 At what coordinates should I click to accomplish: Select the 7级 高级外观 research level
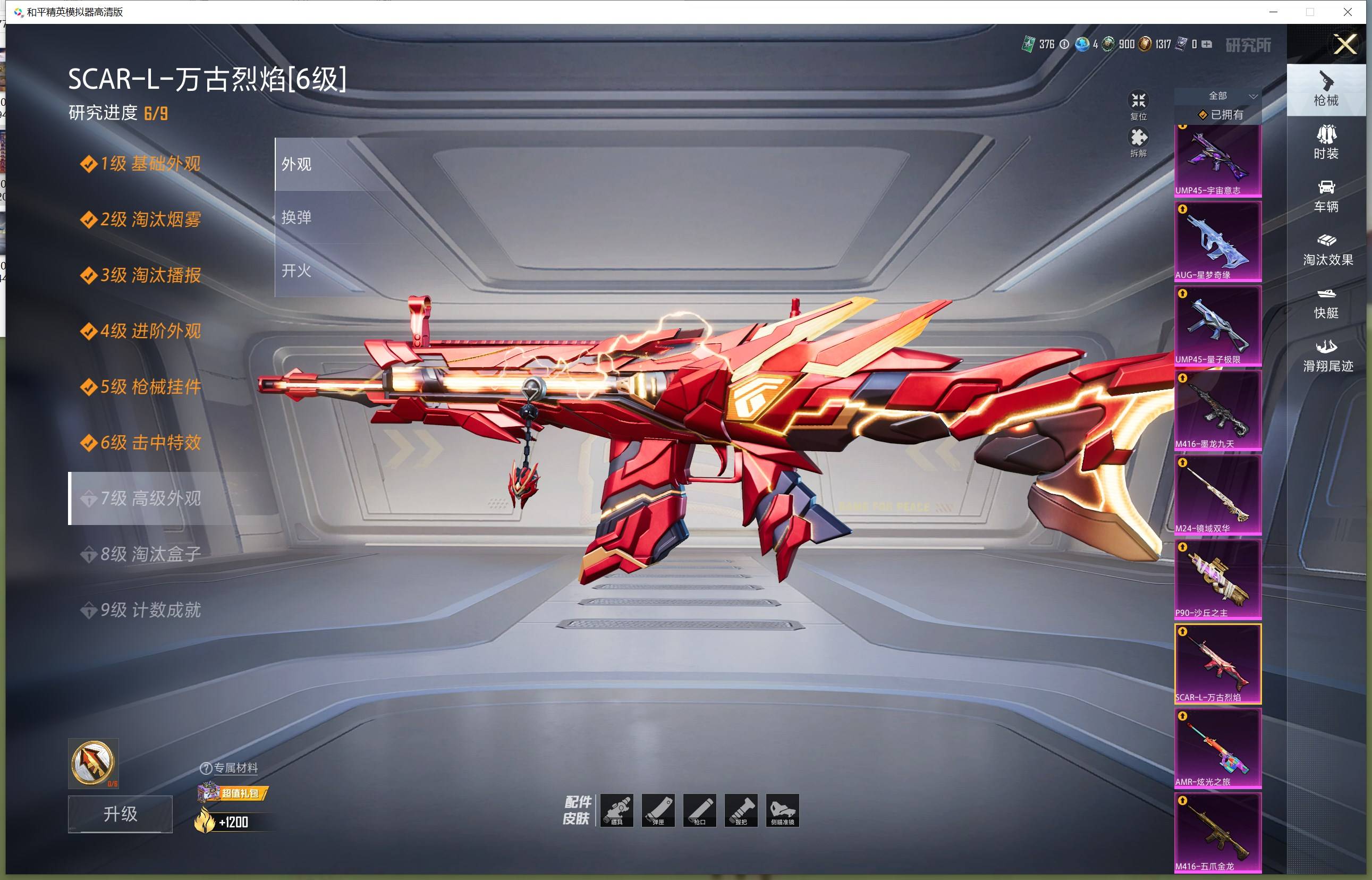tap(151, 498)
